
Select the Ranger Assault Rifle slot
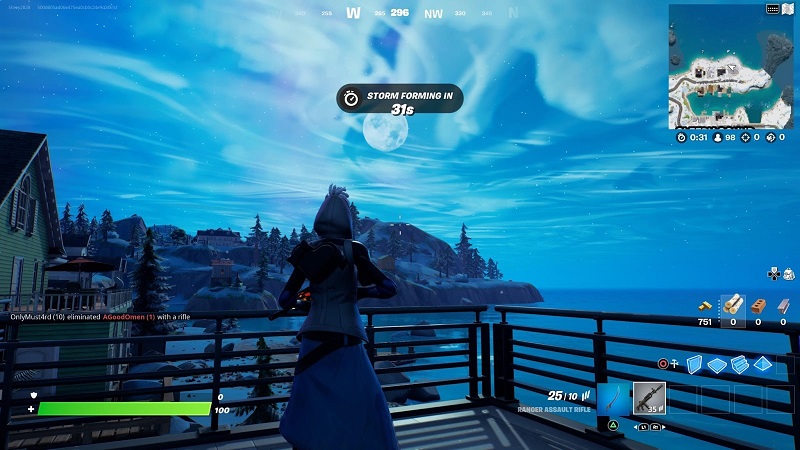coord(649,398)
